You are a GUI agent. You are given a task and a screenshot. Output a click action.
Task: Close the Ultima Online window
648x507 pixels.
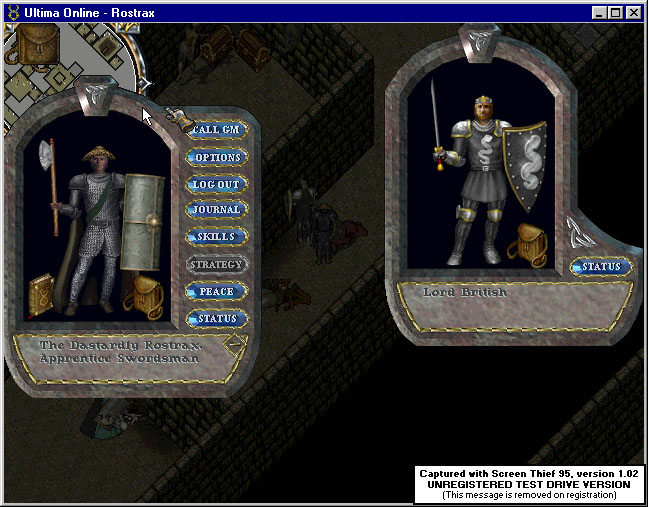[634, 12]
